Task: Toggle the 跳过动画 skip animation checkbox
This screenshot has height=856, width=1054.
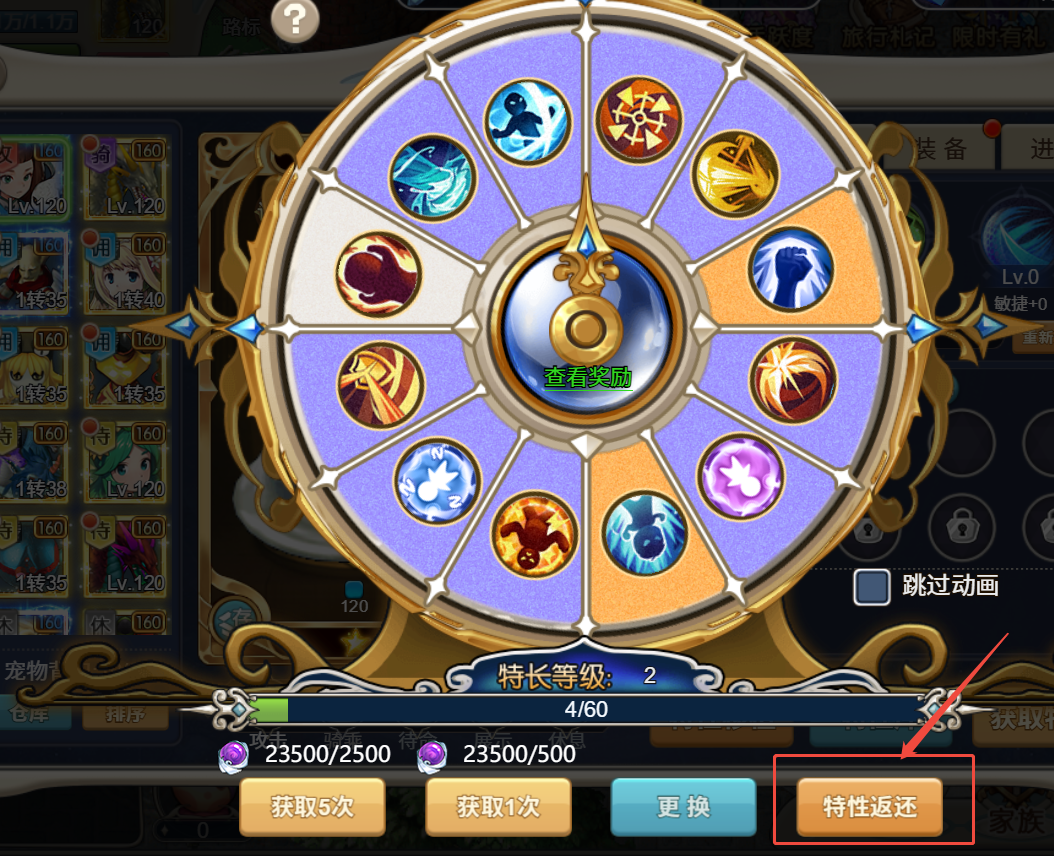Action: click(872, 587)
